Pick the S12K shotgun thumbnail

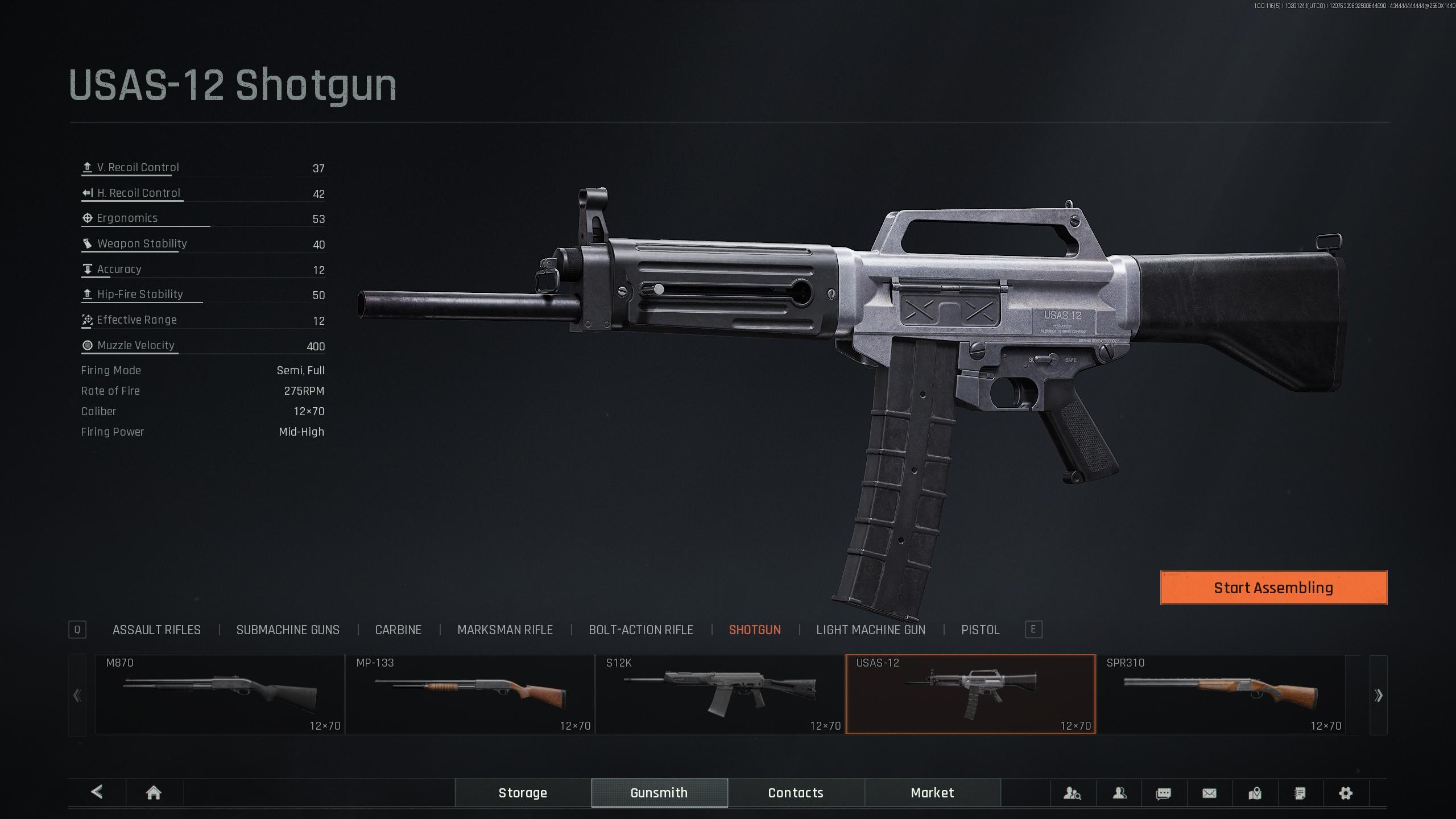pyautogui.click(x=720, y=694)
